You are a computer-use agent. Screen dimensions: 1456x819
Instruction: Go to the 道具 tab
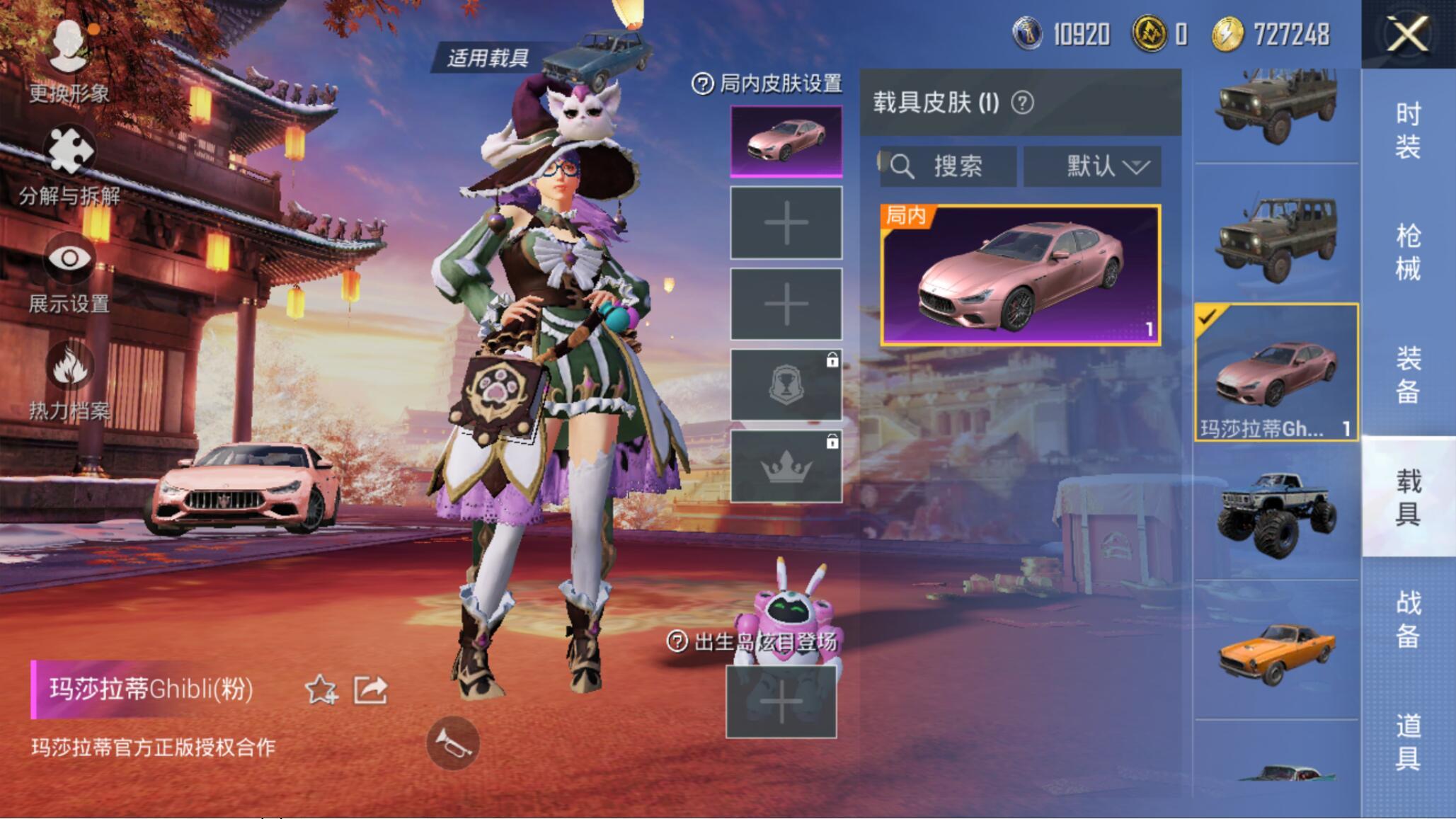(x=1408, y=740)
